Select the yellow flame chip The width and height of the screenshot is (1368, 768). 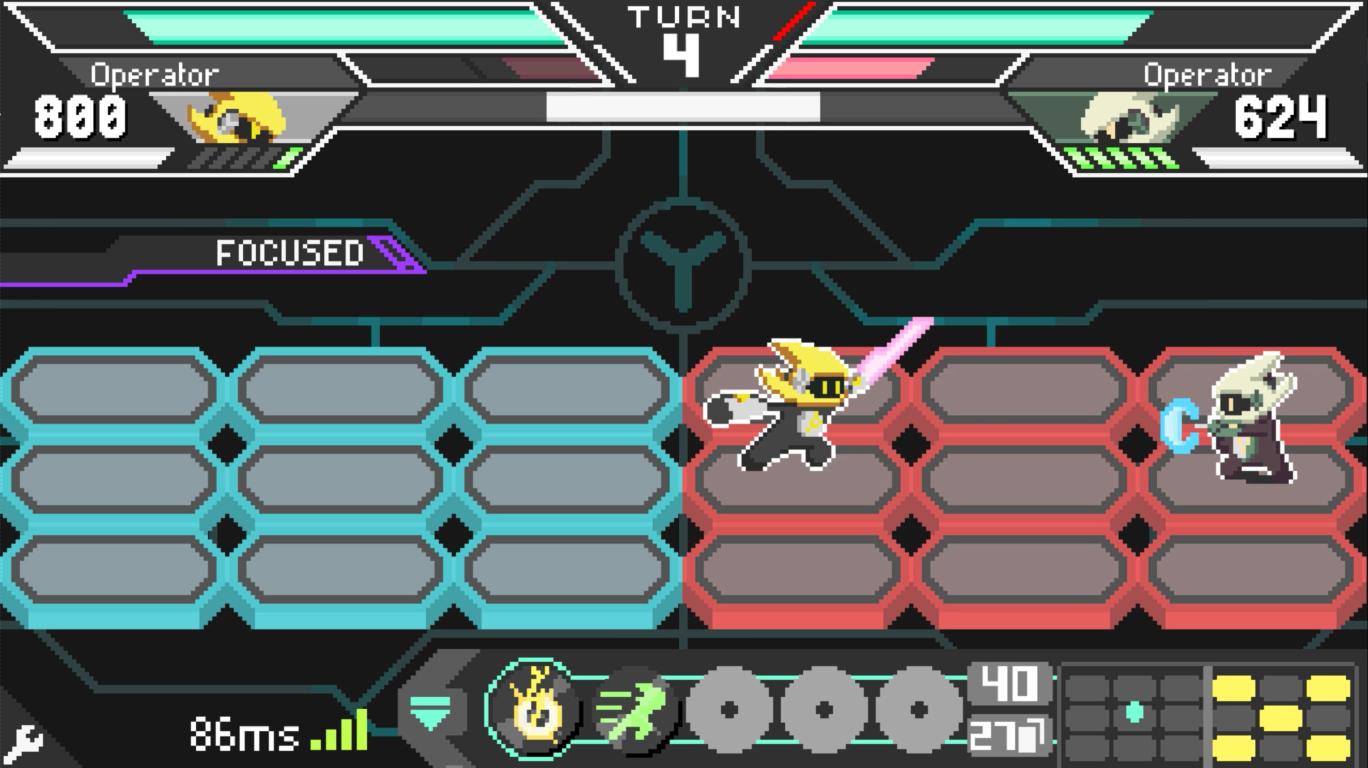(x=531, y=710)
